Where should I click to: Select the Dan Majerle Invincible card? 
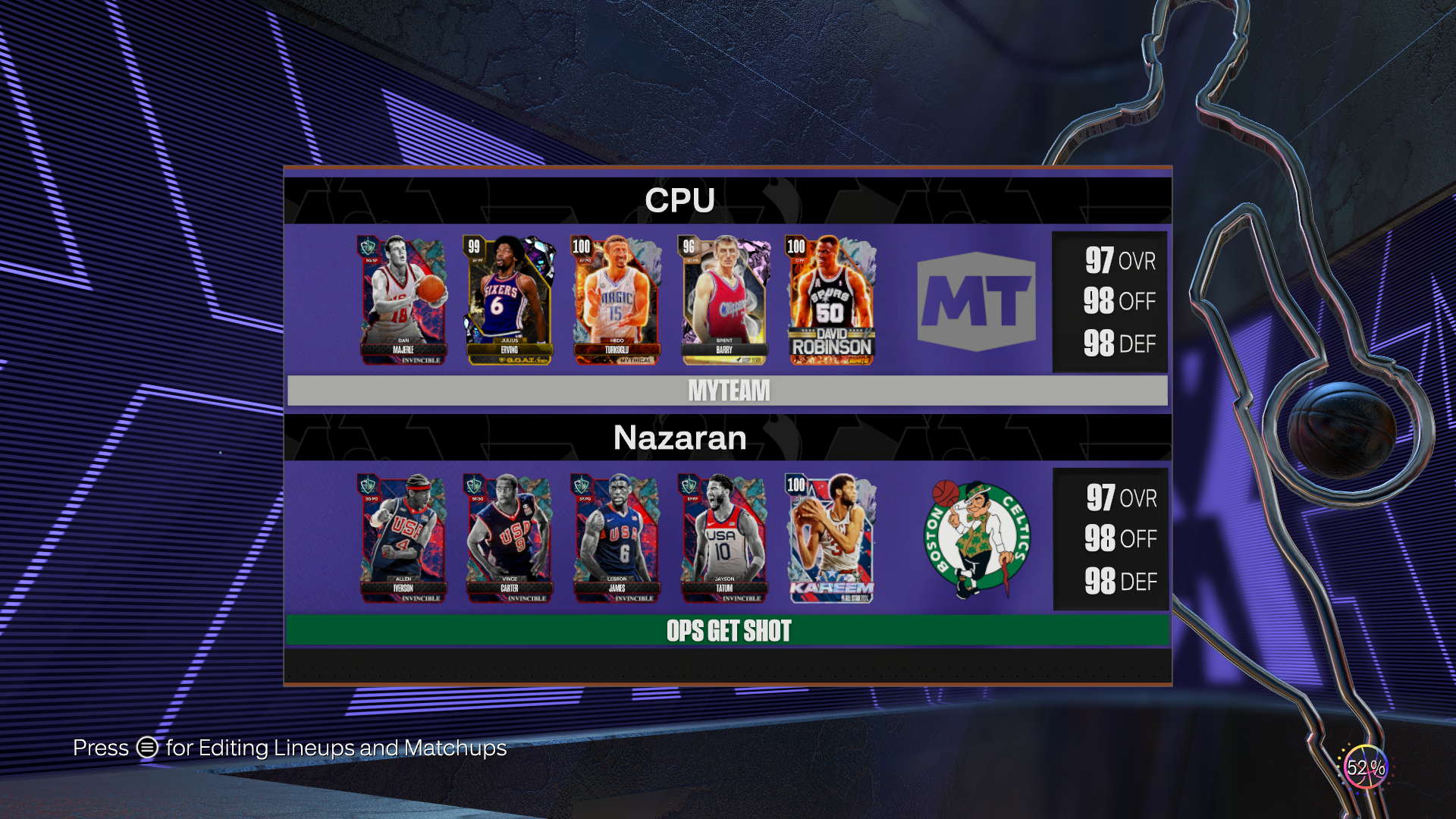(403, 300)
